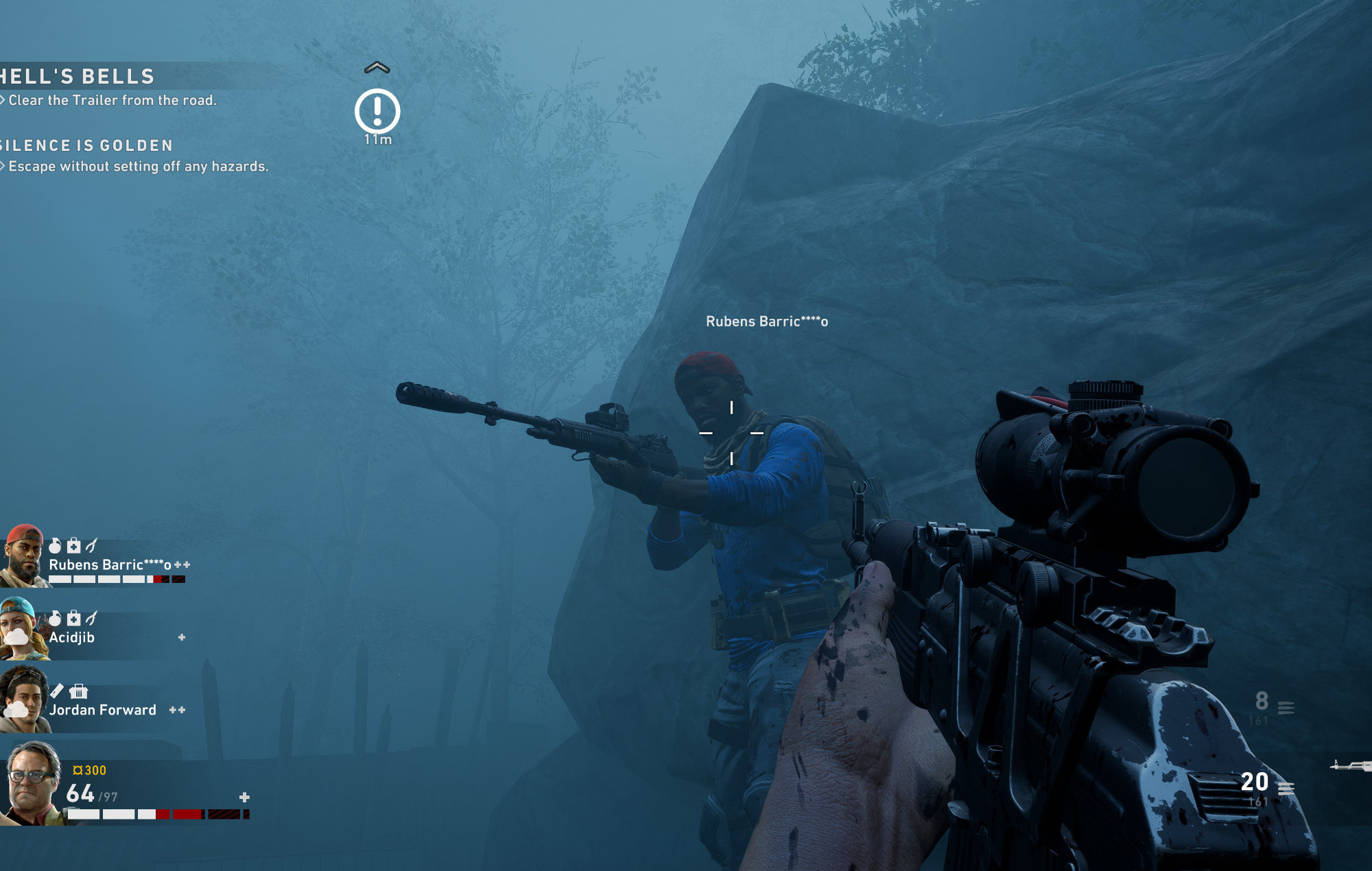Screen dimensions: 1372x871
Task: Choose Acidjib's teammate portrait
Action: click(x=23, y=628)
